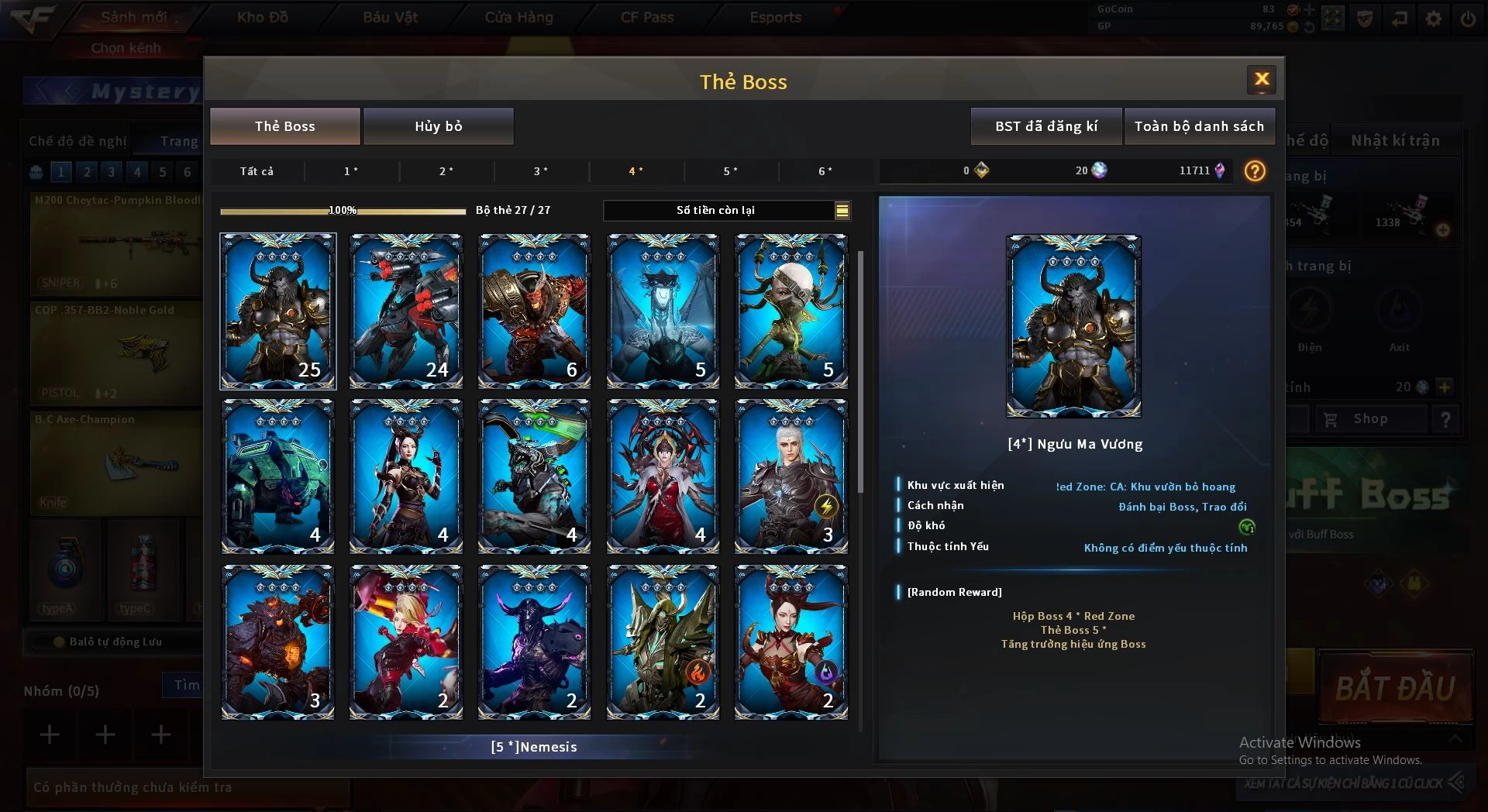Select the Ngưu Ma Vương card with count 25
This screenshot has width=1488, height=812.
click(277, 311)
